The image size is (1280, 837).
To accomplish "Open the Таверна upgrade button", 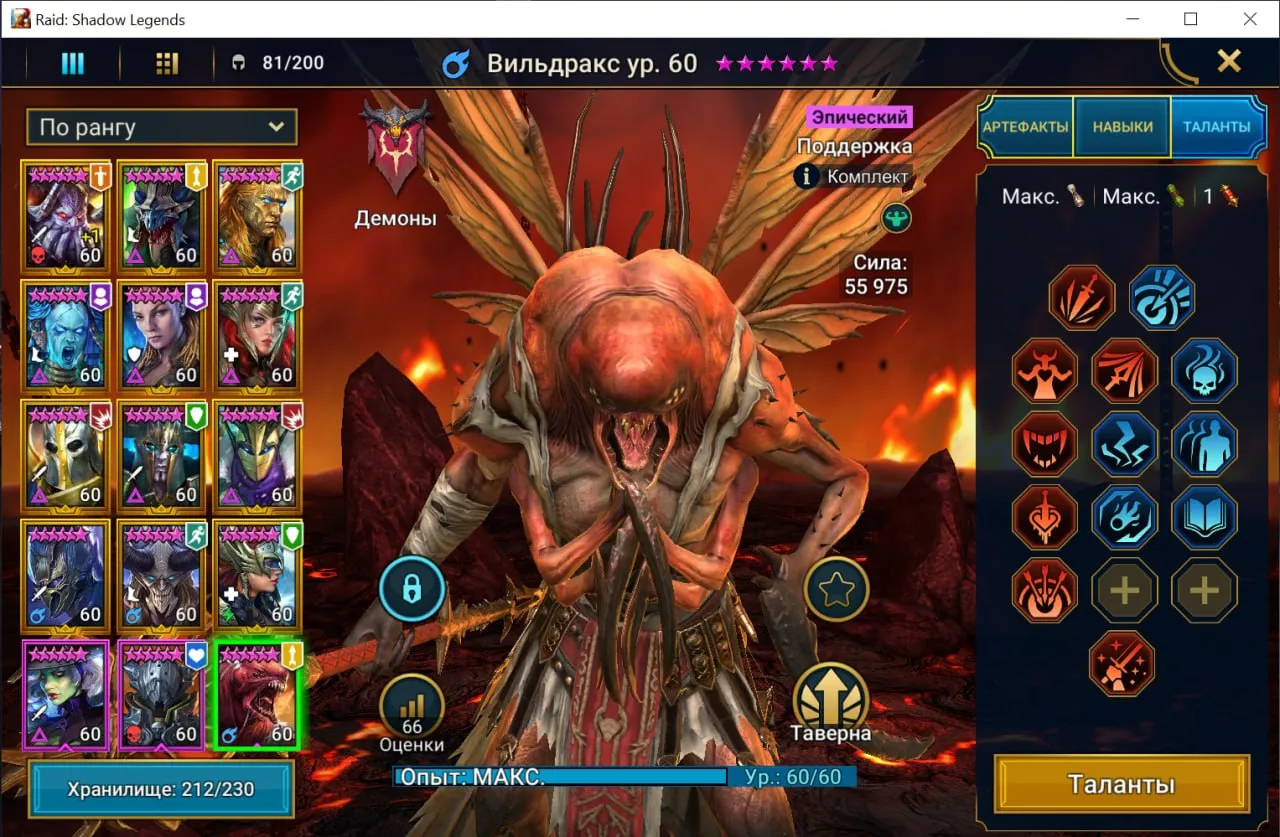I will (830, 697).
